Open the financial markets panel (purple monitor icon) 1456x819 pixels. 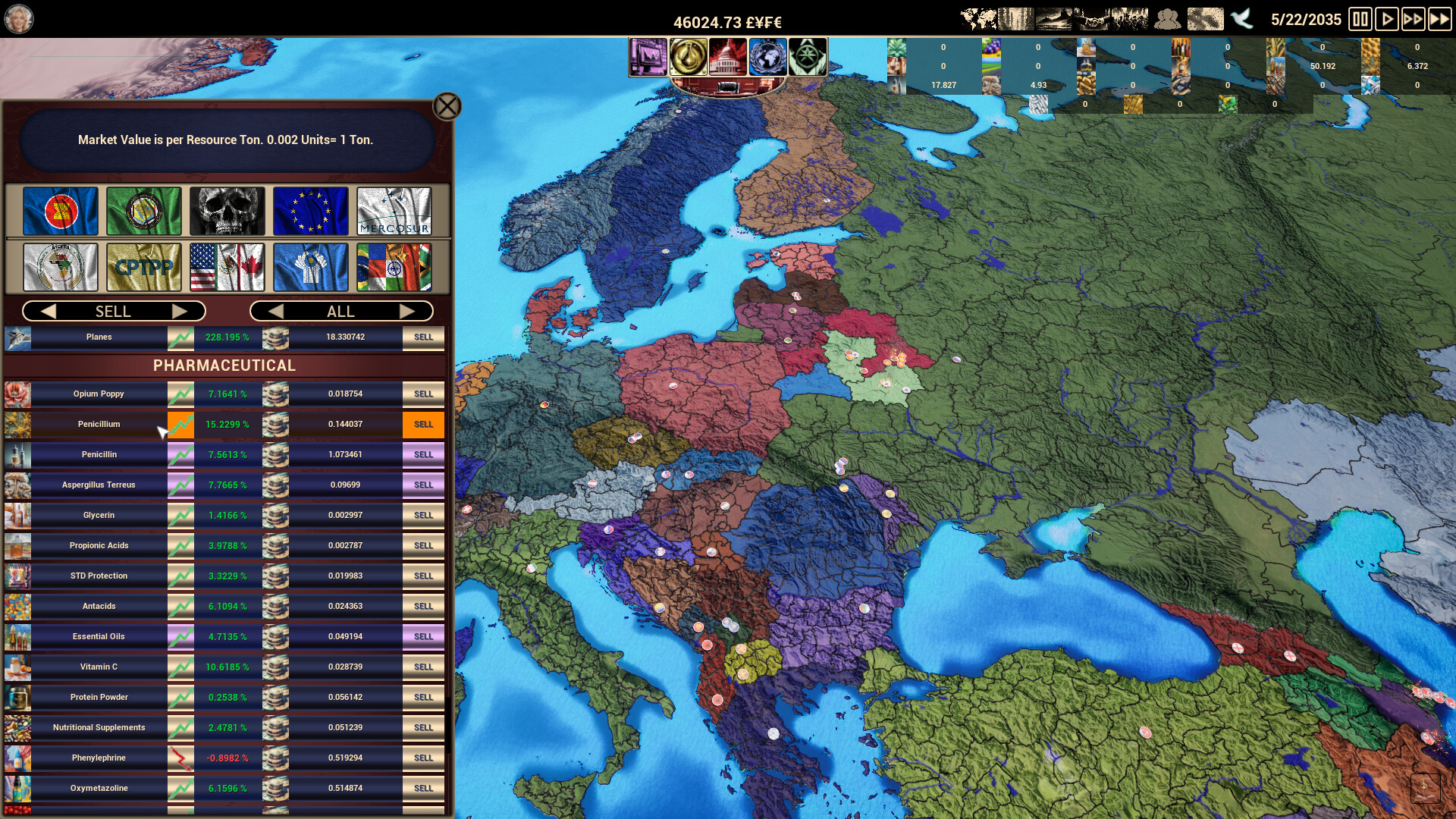click(648, 56)
